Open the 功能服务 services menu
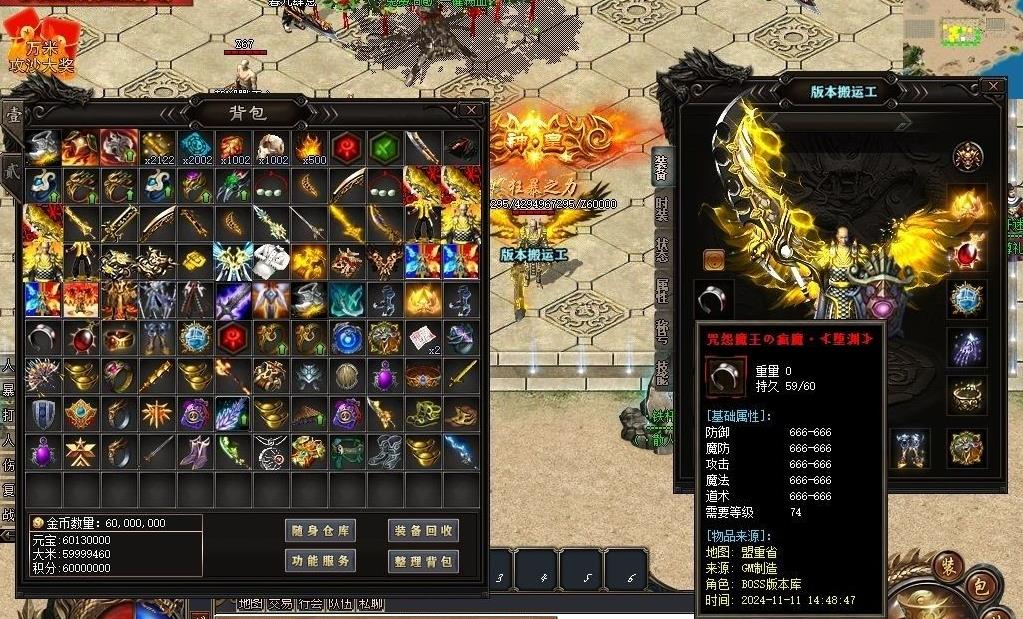Image resolution: width=1023 pixels, height=619 pixels. 320,561
